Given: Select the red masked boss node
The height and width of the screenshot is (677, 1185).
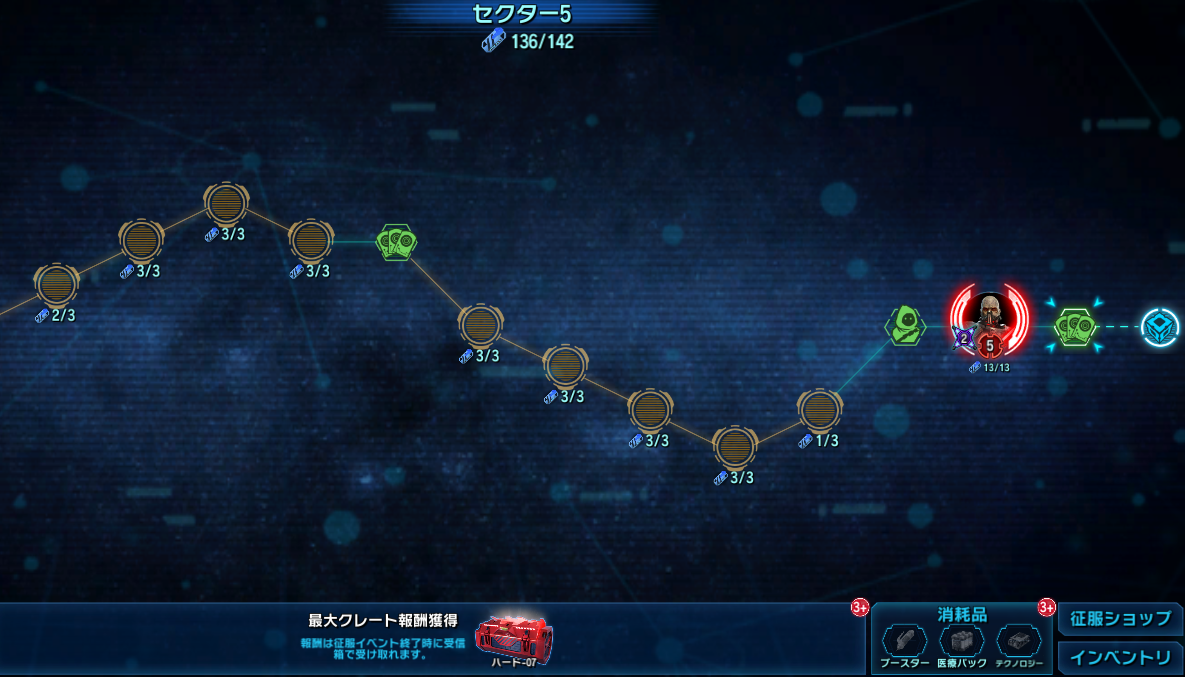Looking at the screenshot, I should 989,318.
